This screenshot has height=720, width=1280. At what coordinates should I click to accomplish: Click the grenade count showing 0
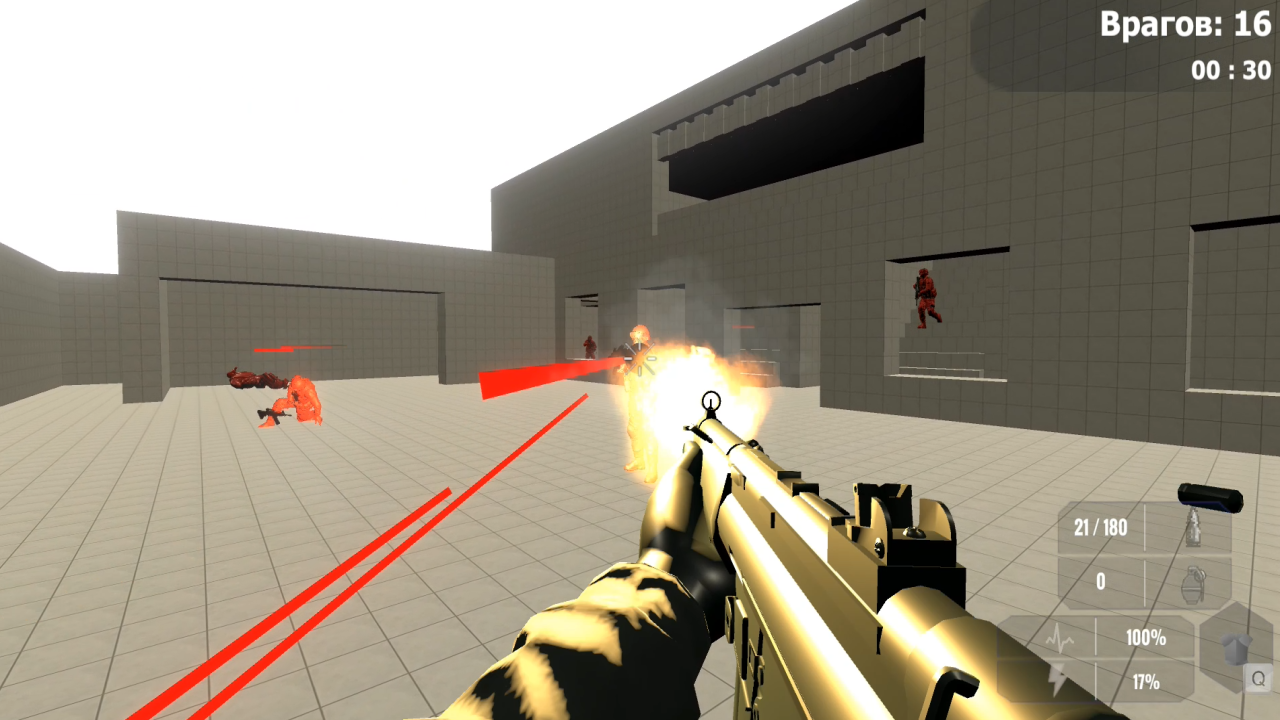coord(1100,581)
